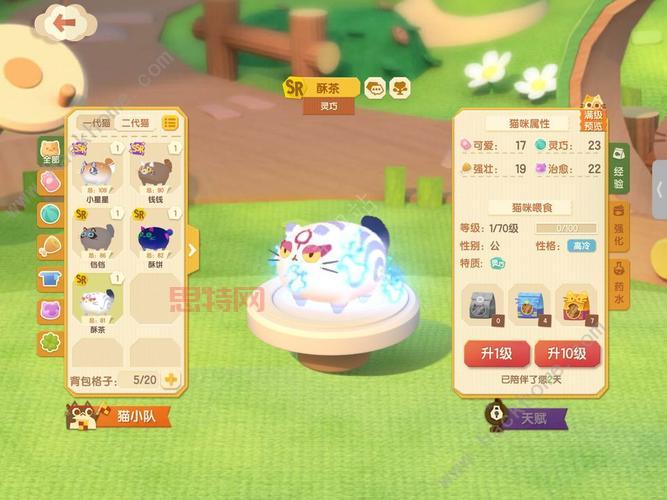Choose the grey cat 包包
Screen dimensions: 667x500
pos(96,240)
